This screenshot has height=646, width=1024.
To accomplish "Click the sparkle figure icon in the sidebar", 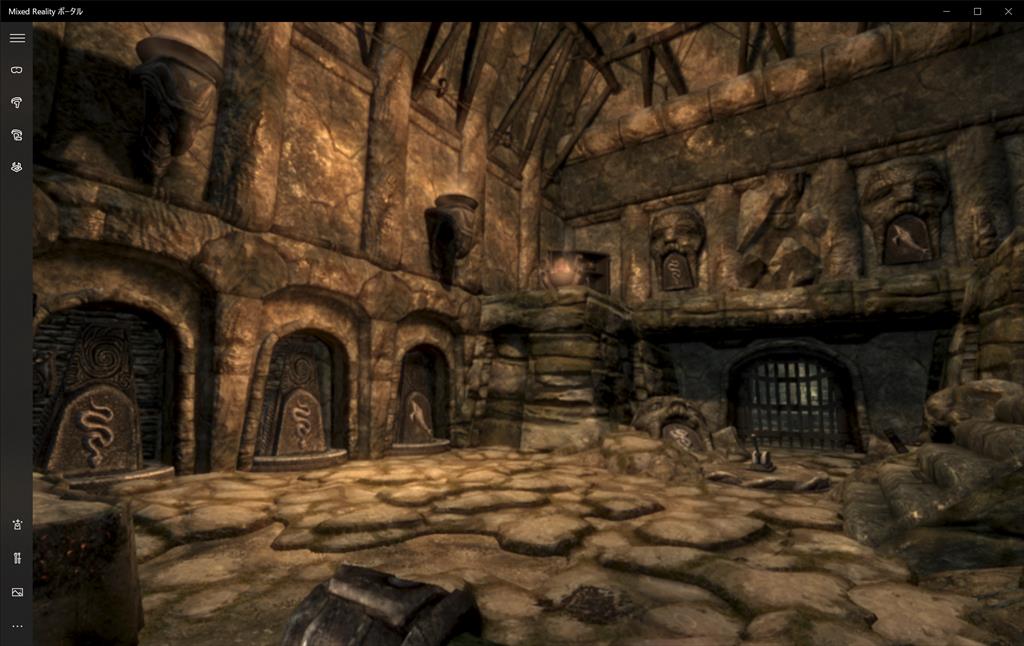I will 17,525.
